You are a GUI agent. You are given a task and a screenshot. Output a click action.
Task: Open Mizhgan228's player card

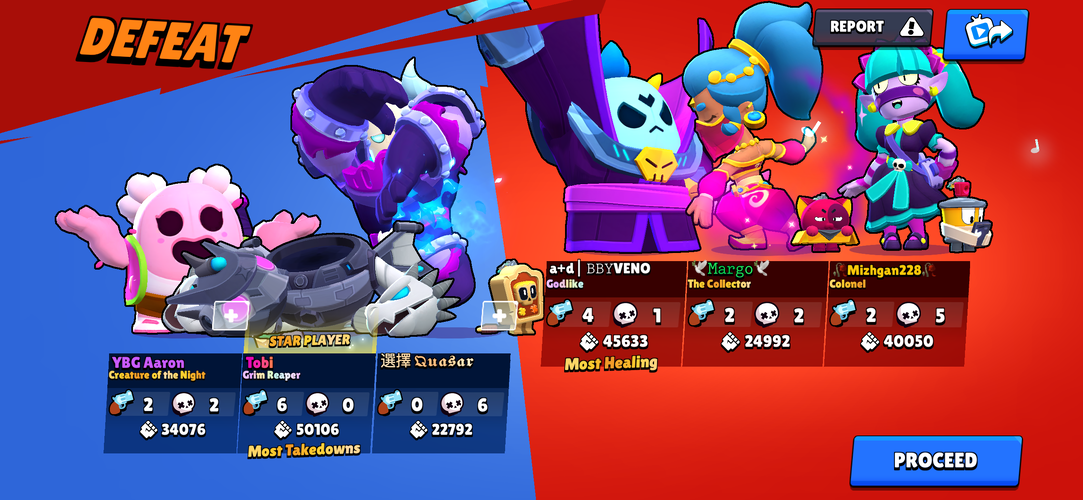tap(896, 313)
